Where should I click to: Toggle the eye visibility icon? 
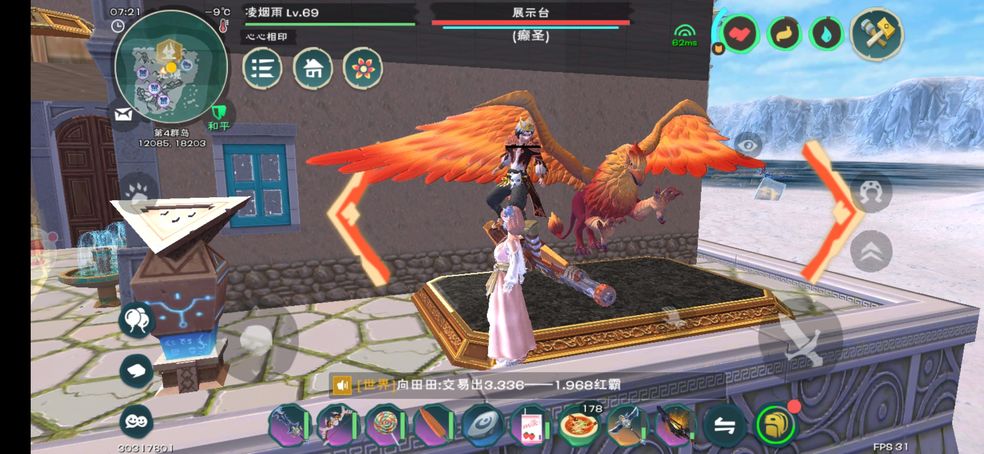747,146
